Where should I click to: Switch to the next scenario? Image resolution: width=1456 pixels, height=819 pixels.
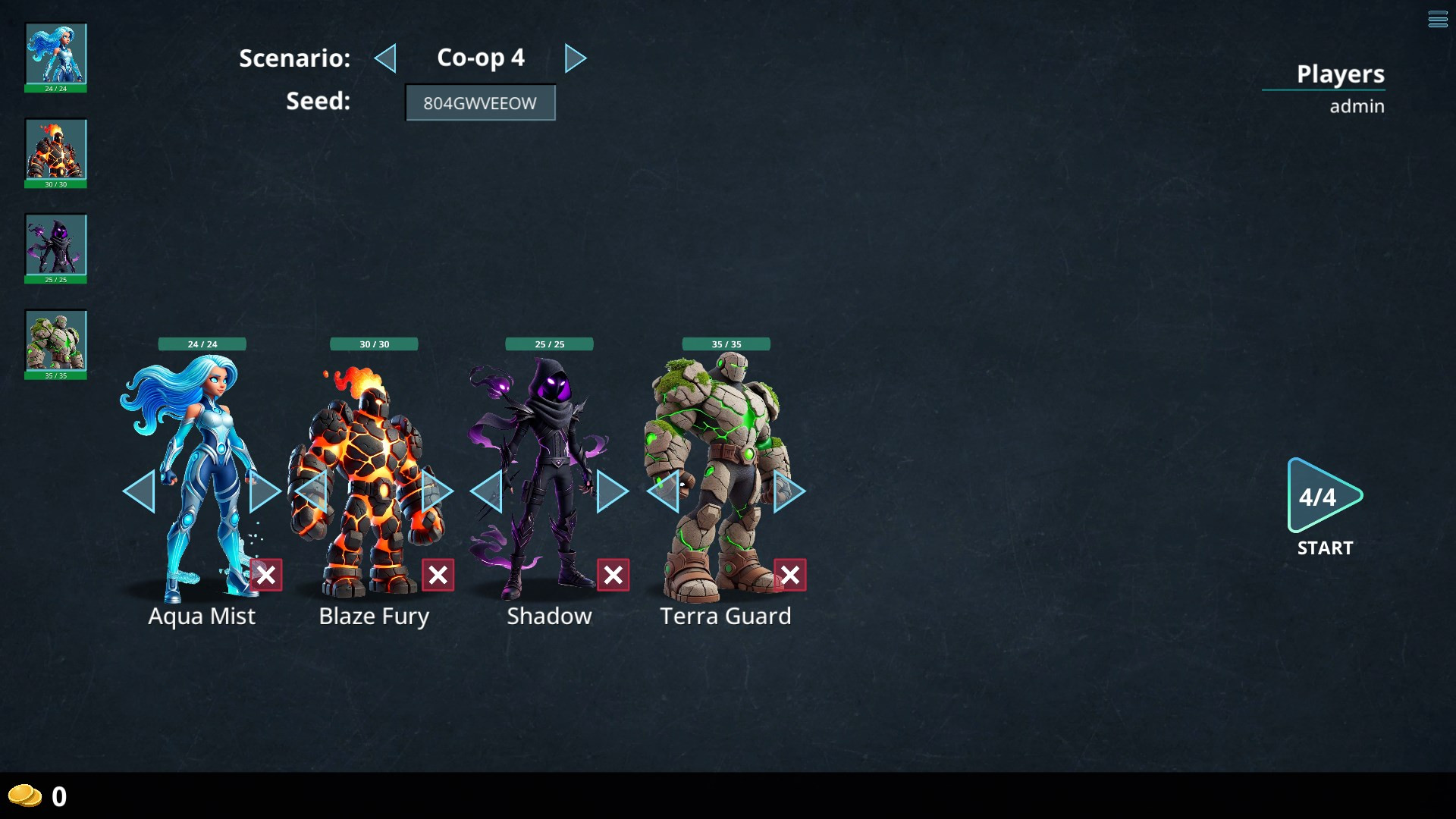575,58
